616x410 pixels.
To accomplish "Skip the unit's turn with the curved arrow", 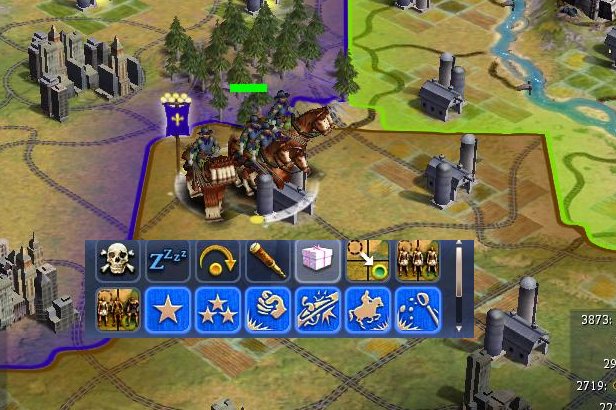I will [216, 260].
